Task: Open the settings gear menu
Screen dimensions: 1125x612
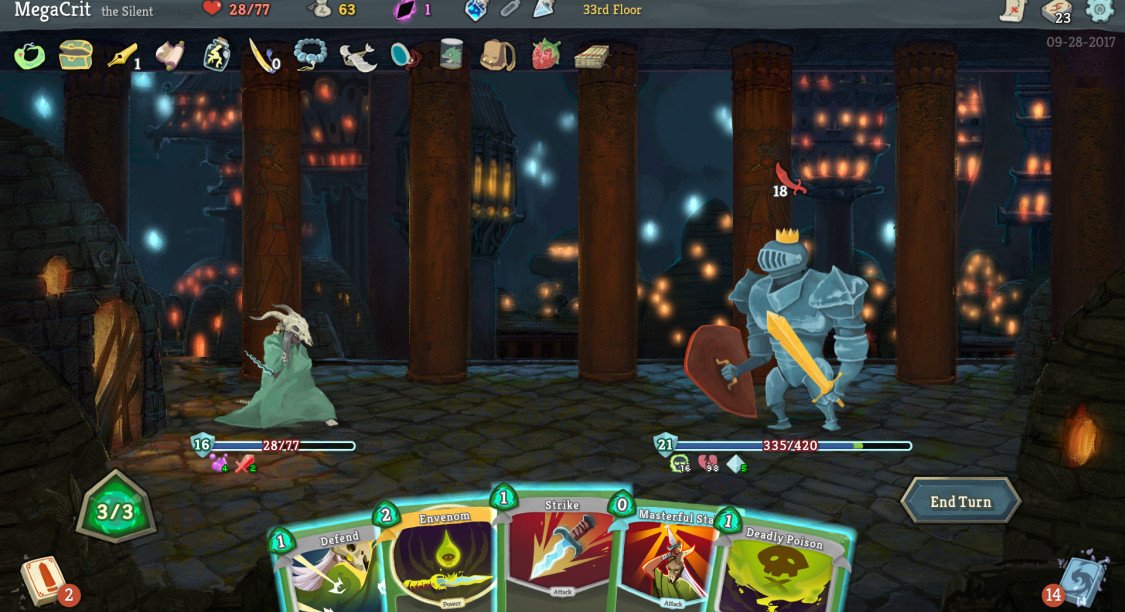Action: [1099, 11]
